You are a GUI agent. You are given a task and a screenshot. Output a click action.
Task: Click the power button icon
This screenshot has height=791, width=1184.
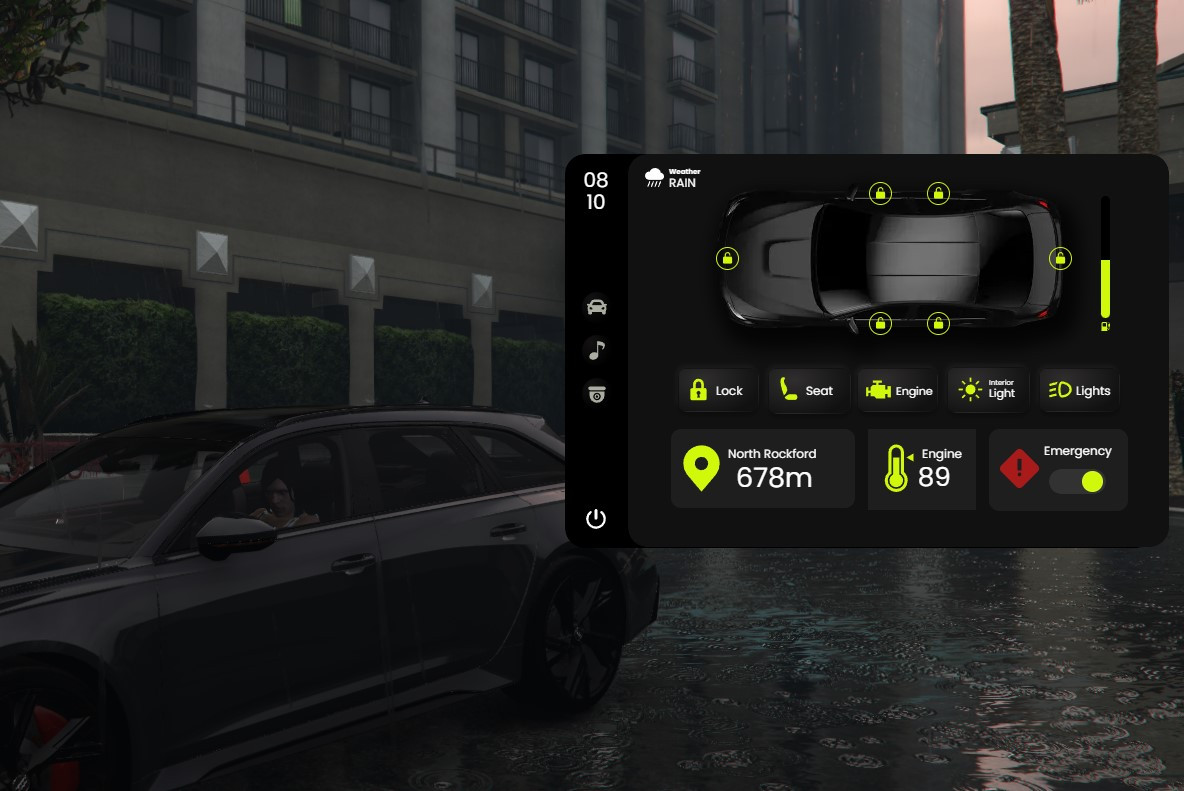pos(596,518)
